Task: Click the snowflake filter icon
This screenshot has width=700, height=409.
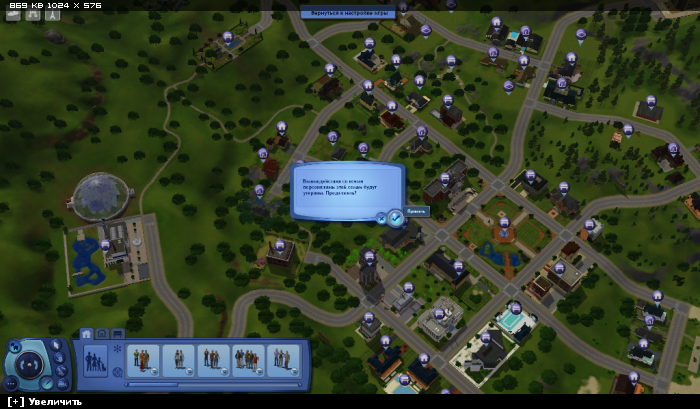Action: [x=118, y=349]
